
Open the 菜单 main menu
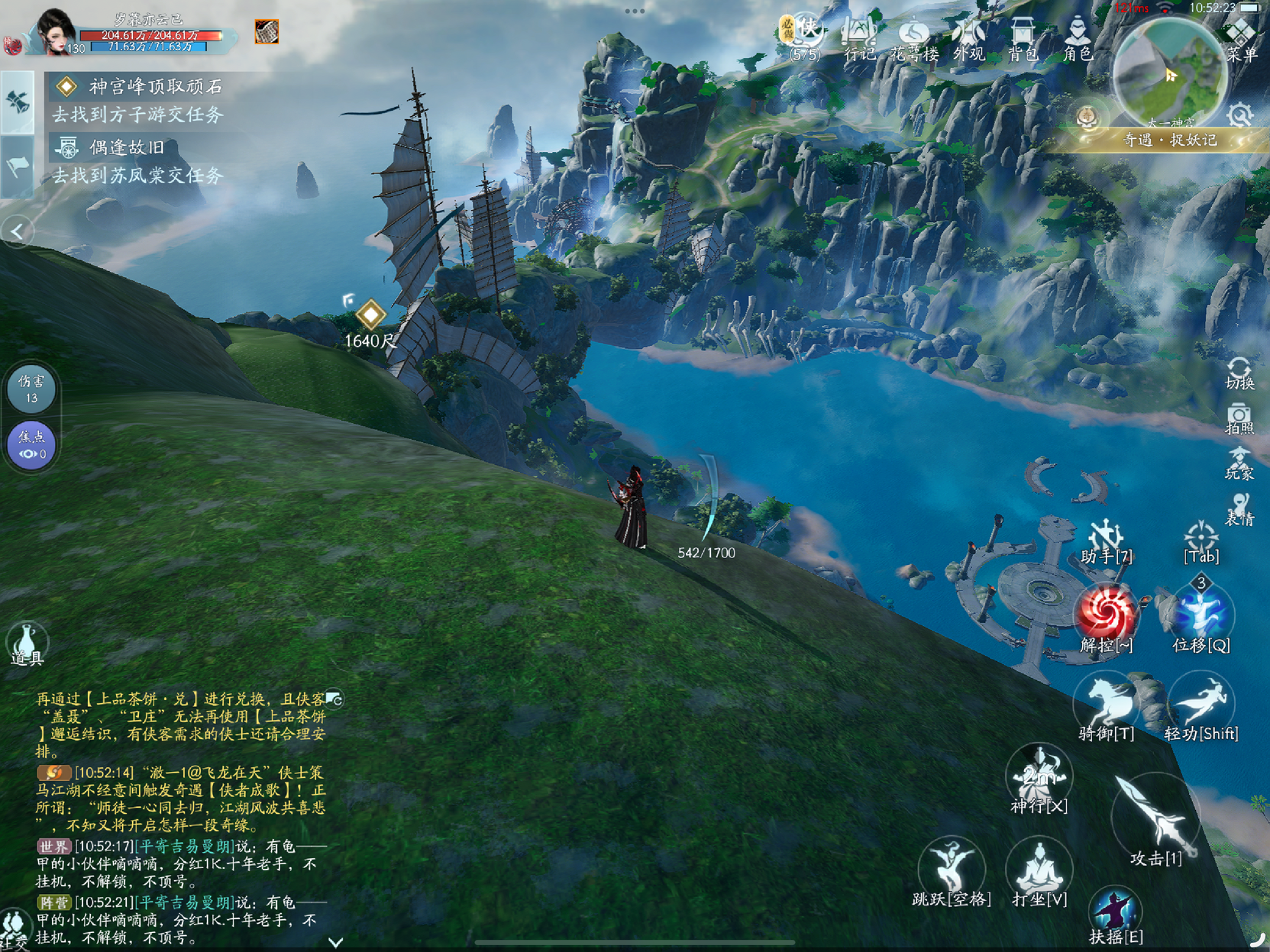click(1241, 40)
